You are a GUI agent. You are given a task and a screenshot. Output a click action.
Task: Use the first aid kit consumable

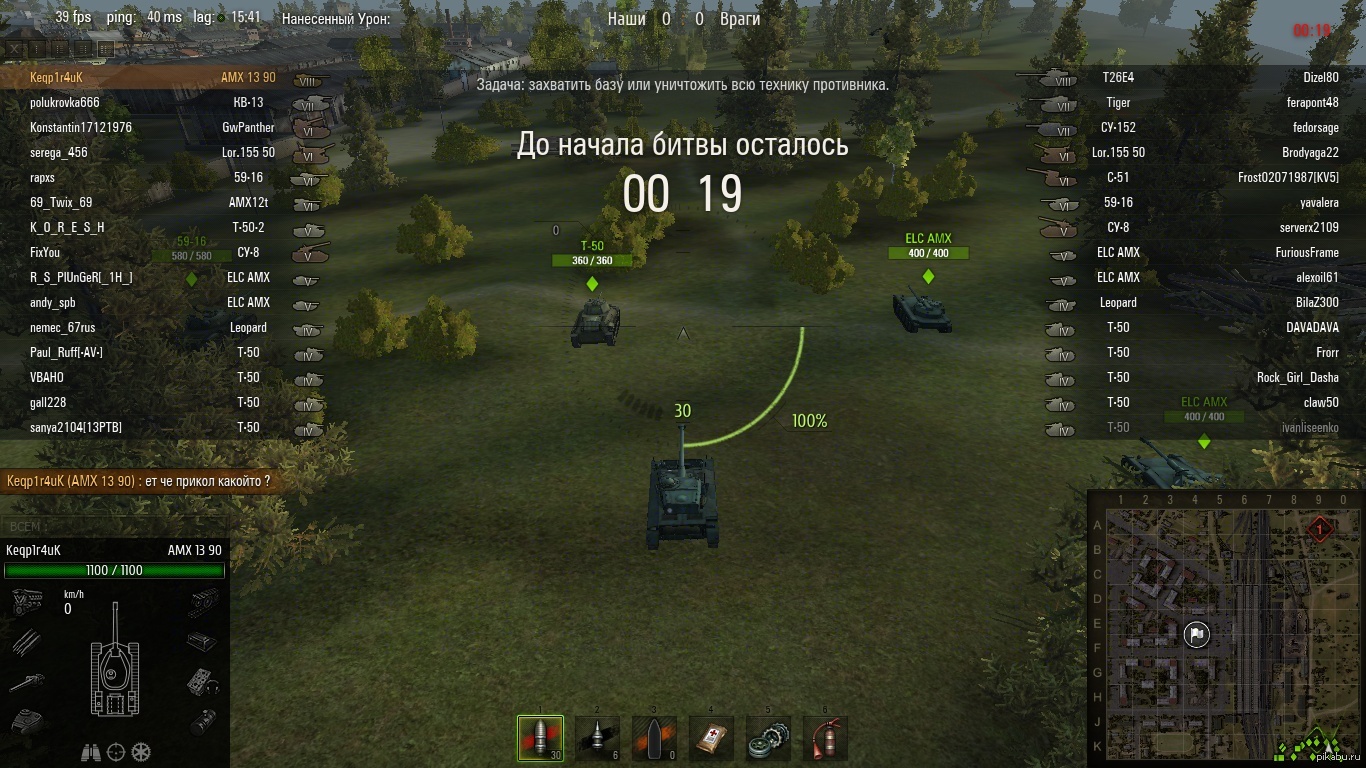[x=711, y=739]
